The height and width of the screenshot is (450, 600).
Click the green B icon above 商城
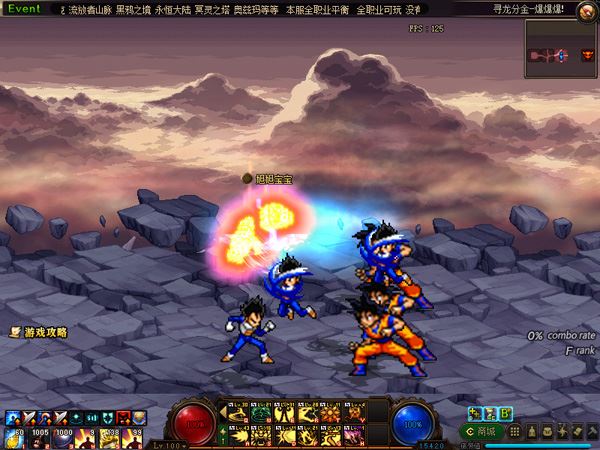[506, 413]
